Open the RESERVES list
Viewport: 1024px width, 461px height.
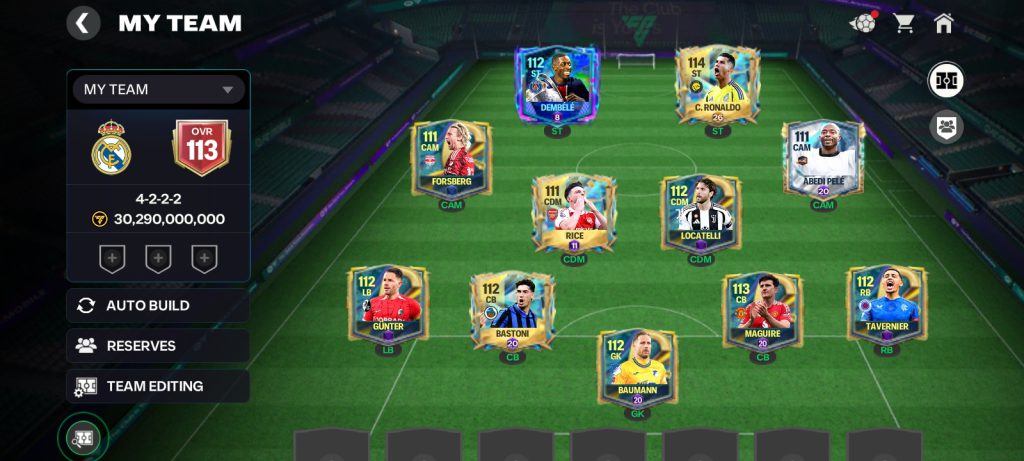158,346
